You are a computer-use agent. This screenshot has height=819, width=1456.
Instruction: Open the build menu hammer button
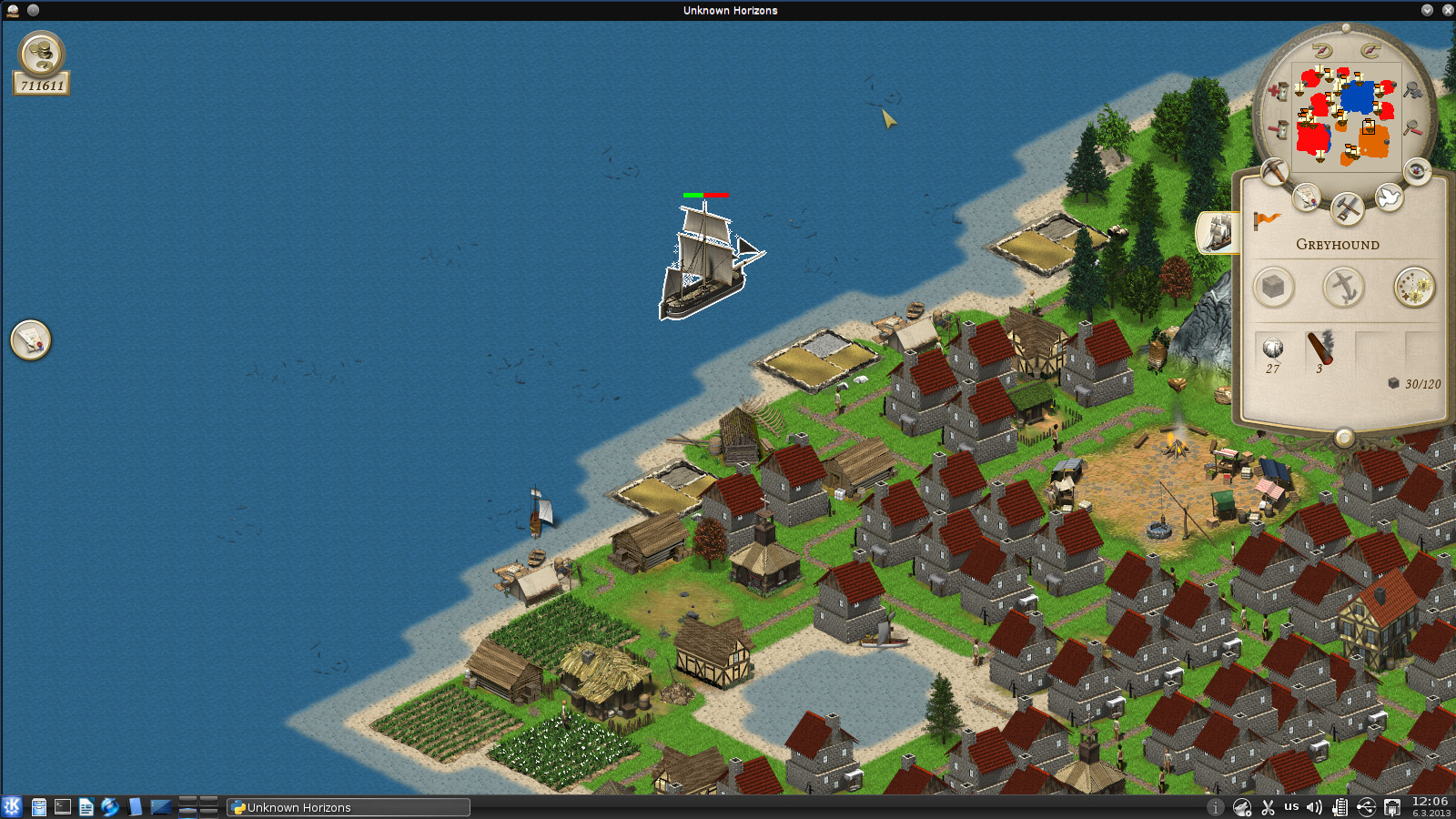click(x=1346, y=208)
